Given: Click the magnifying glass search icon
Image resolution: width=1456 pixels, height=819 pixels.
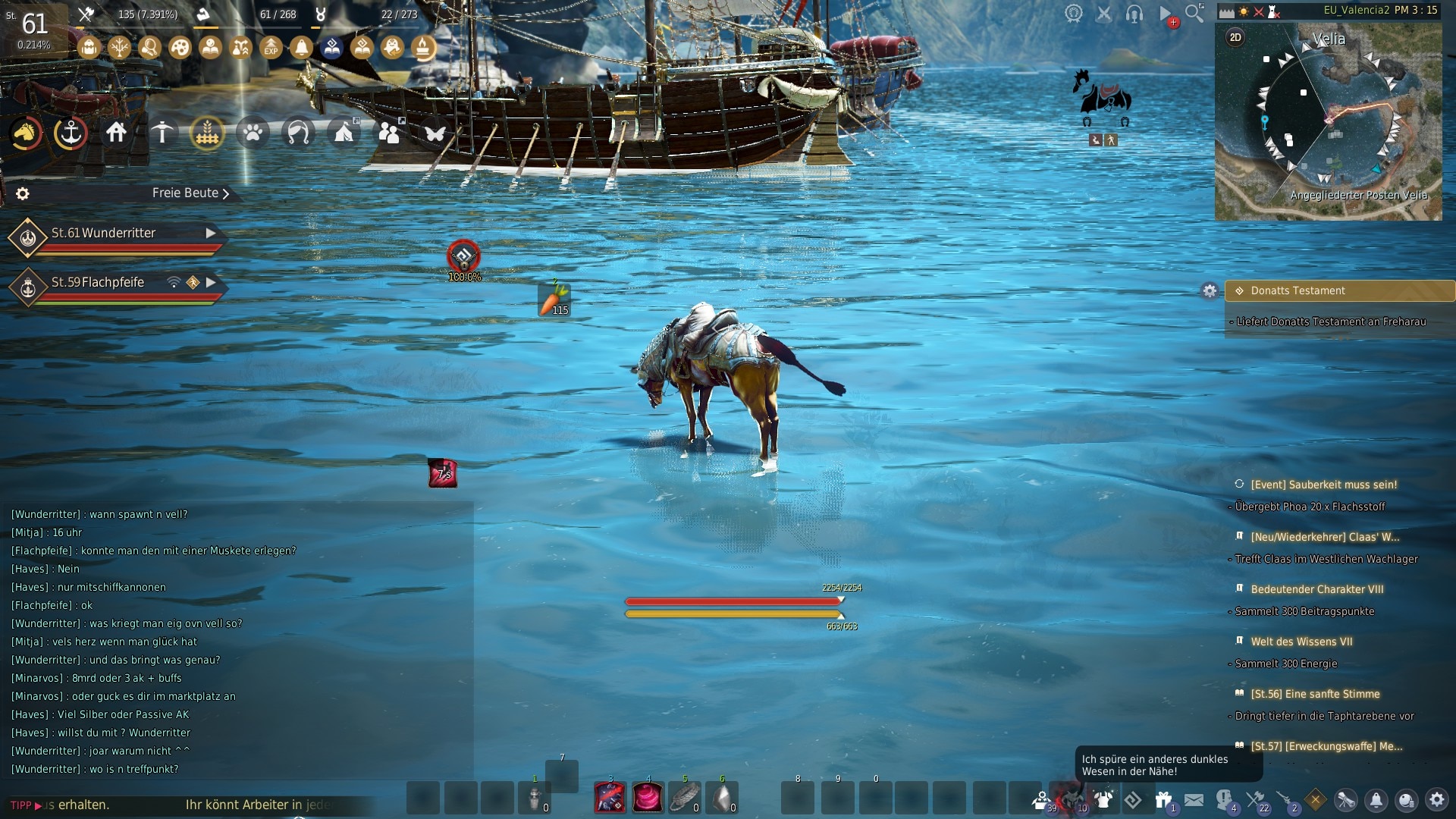Looking at the screenshot, I should pos(1194,13).
